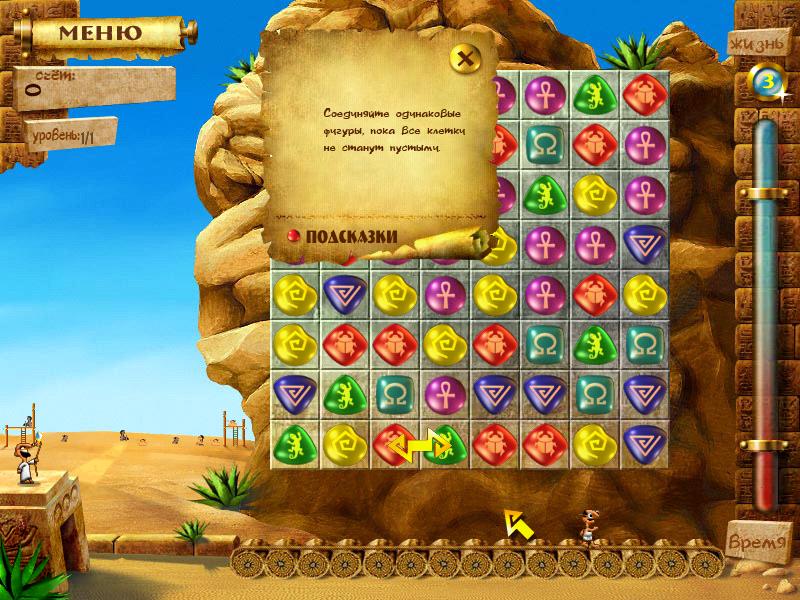Image resolution: width=800 pixels, height=600 pixels.
Task: Open the МЕНЮ scroll button
Action: 98,31
